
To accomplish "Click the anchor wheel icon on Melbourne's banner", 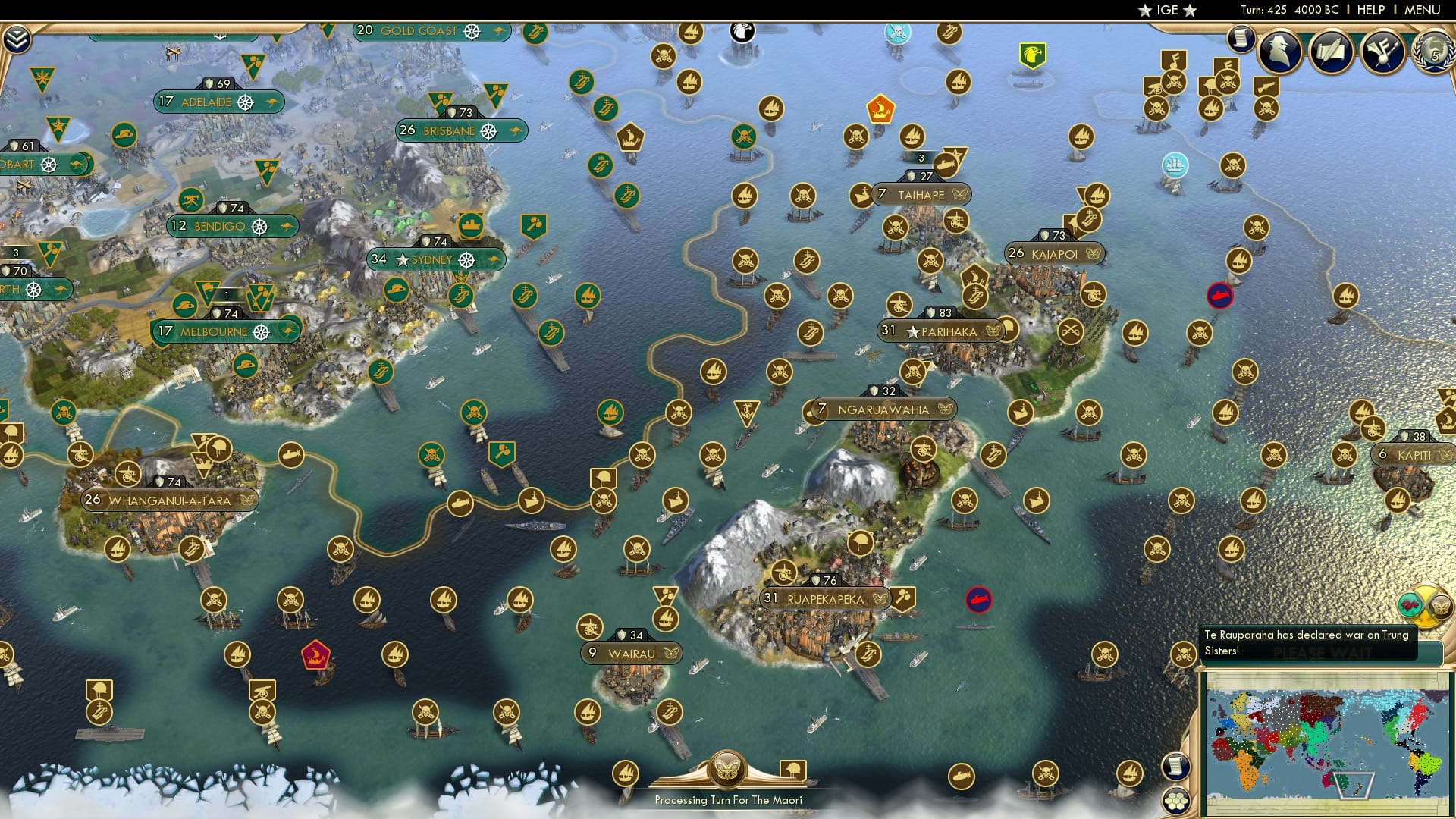I will (x=260, y=331).
